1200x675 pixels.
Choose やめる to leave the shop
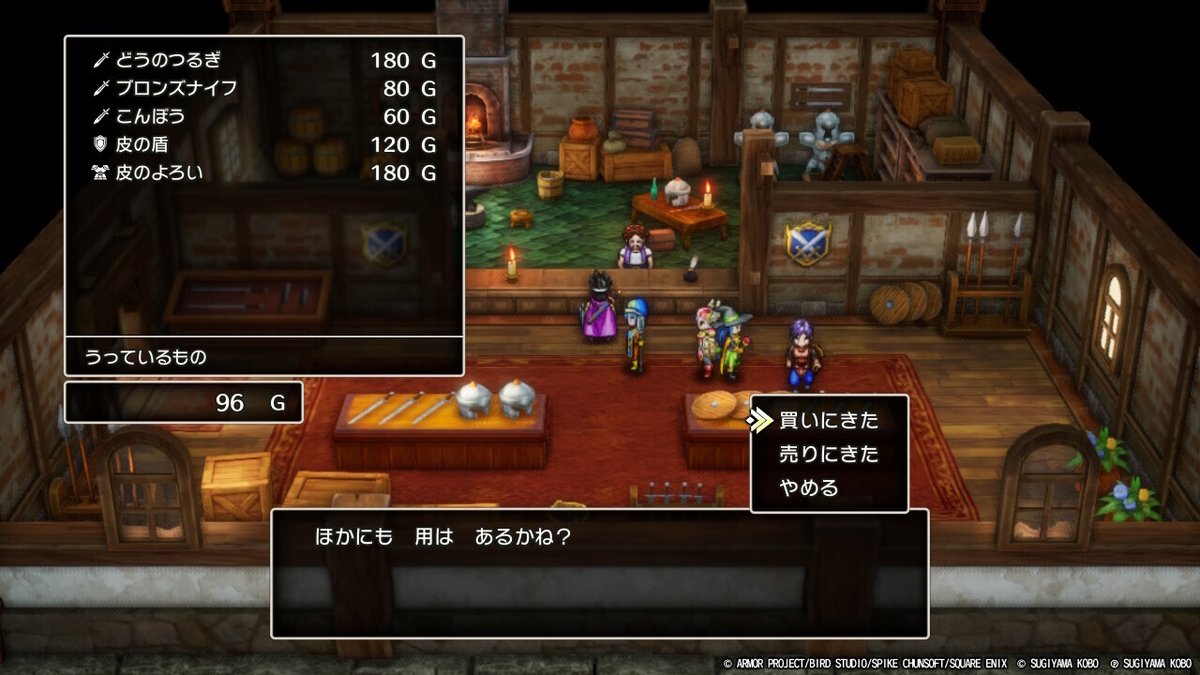[x=808, y=489]
